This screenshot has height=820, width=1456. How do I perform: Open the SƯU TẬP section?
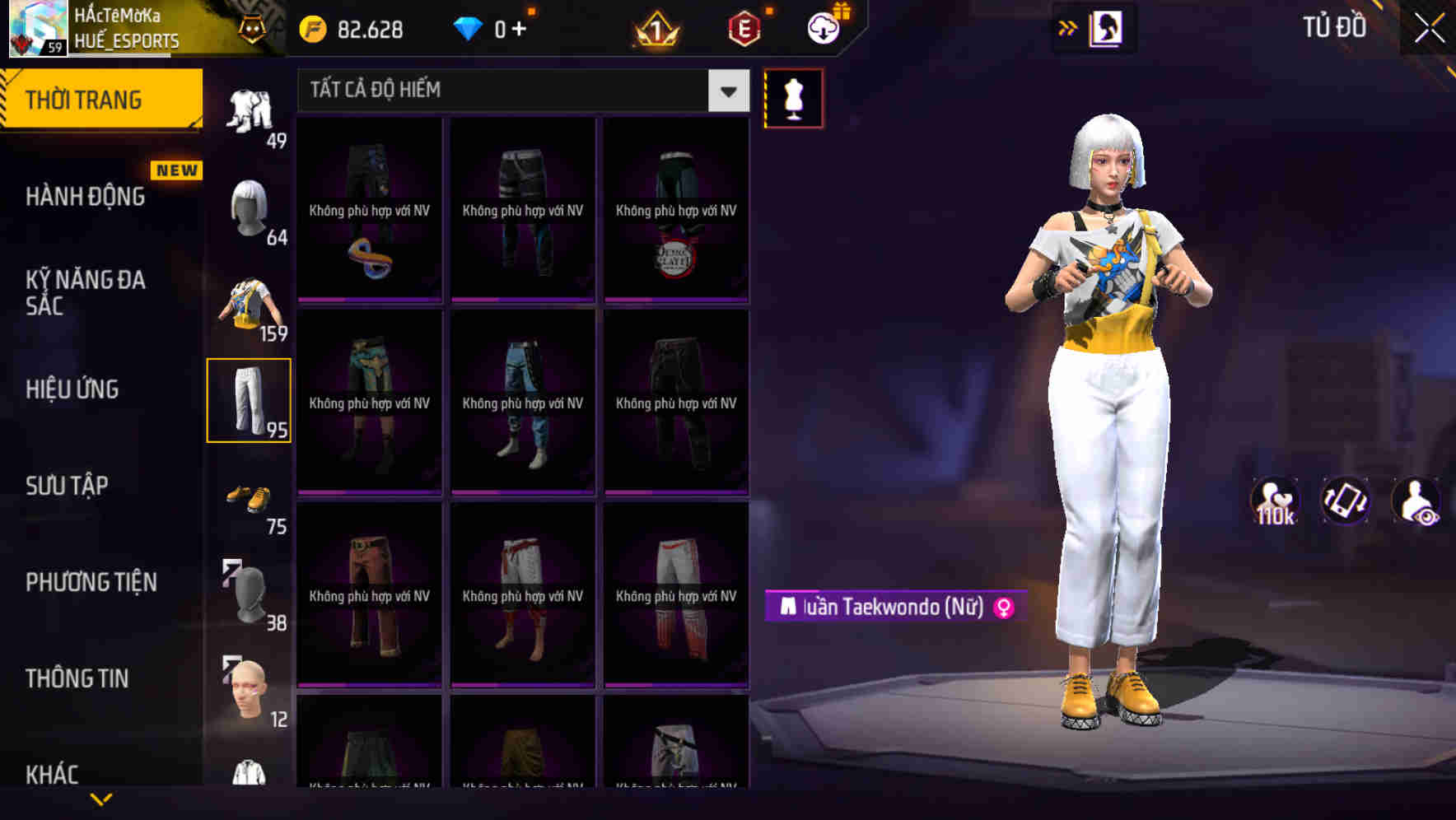tap(68, 486)
